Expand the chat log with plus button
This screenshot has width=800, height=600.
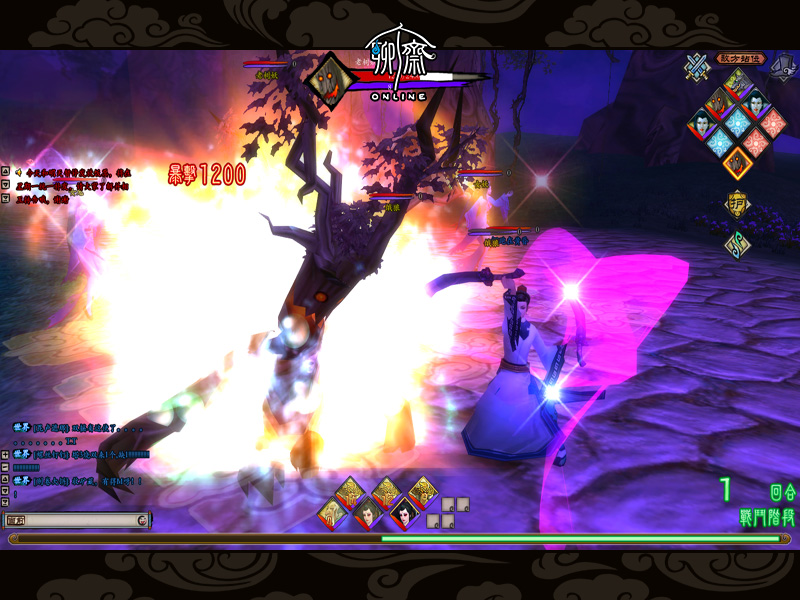(x=5, y=455)
